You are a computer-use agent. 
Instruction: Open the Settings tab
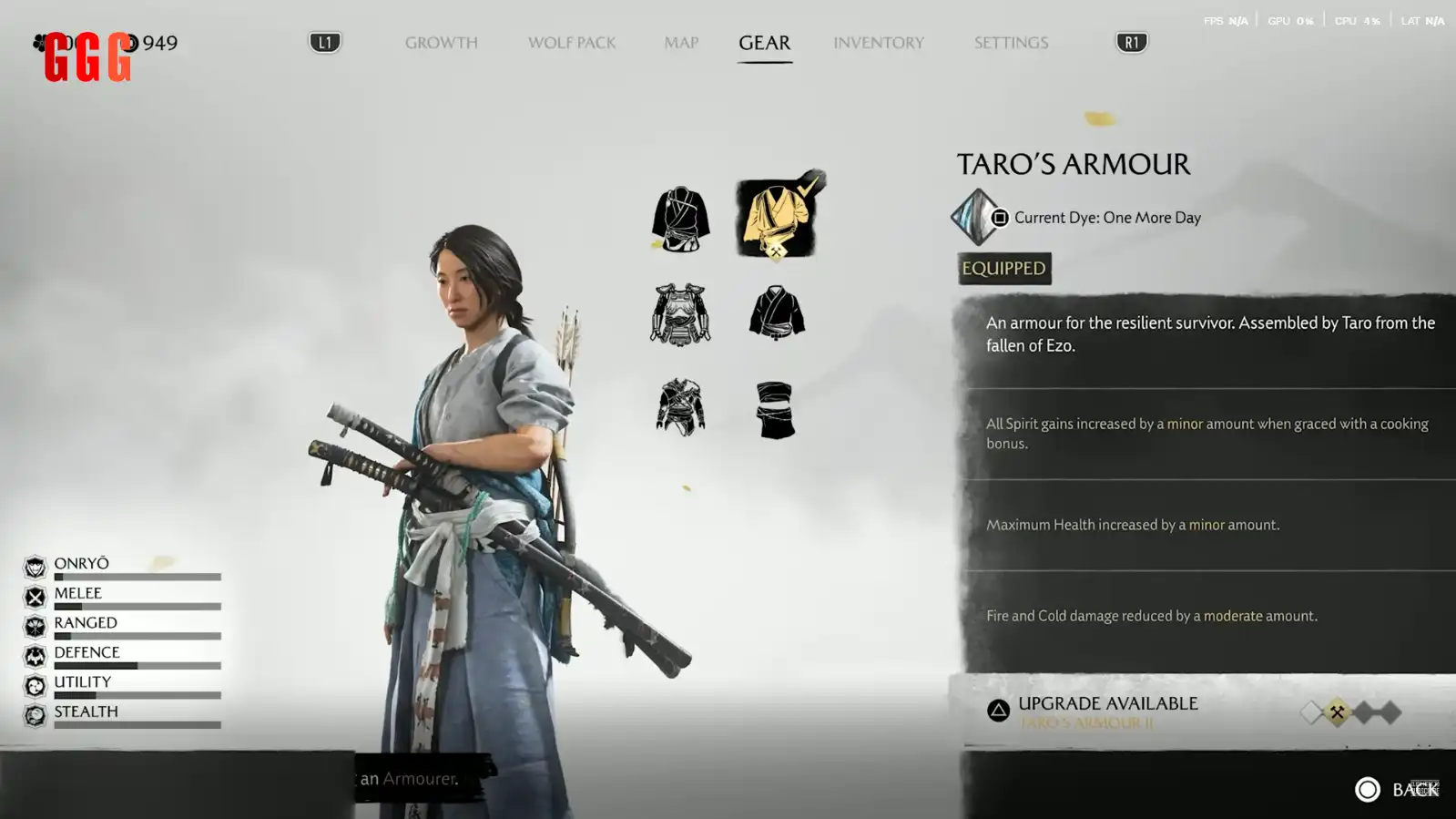1011,43
